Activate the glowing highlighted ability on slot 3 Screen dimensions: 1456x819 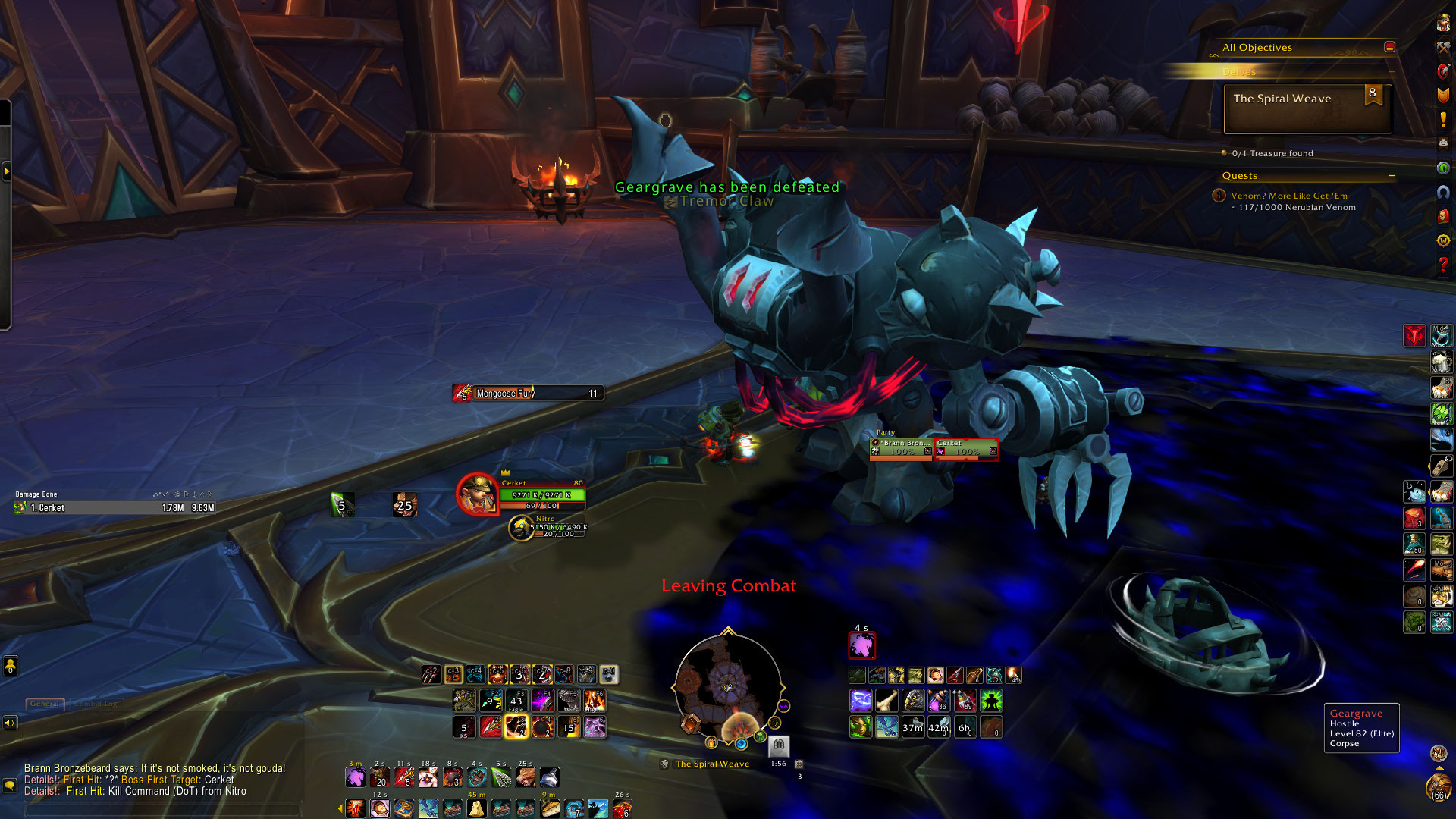coord(516,727)
